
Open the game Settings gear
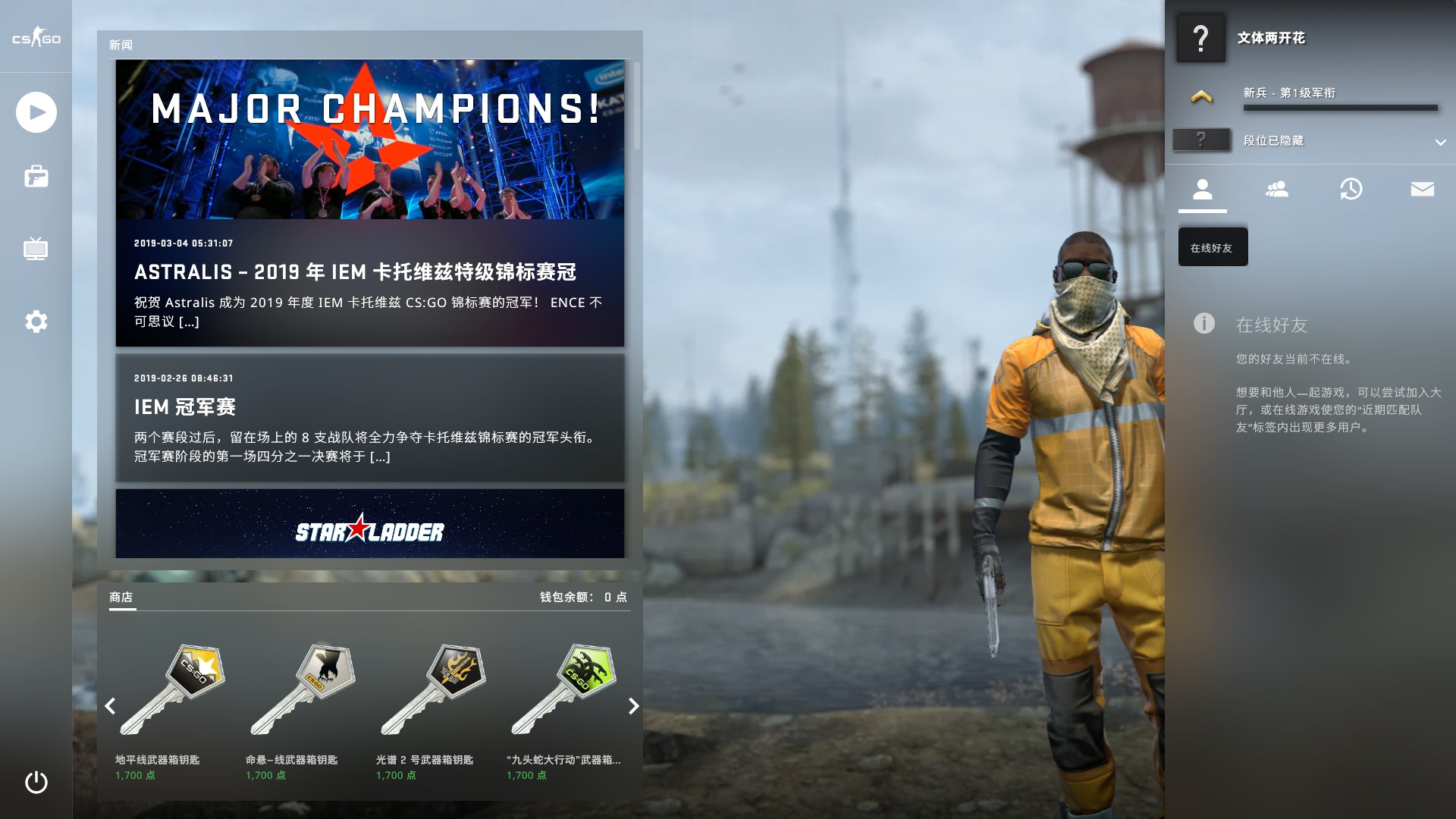tap(36, 322)
